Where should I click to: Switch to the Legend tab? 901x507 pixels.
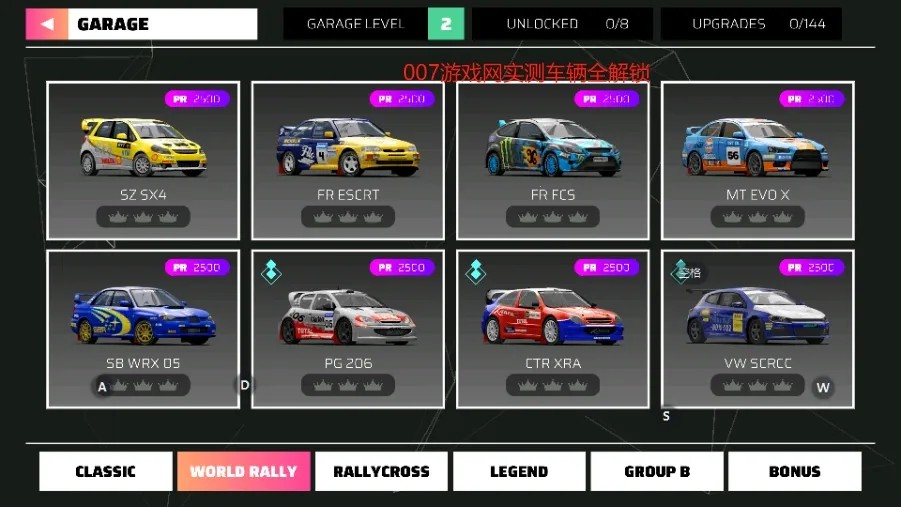(519, 472)
